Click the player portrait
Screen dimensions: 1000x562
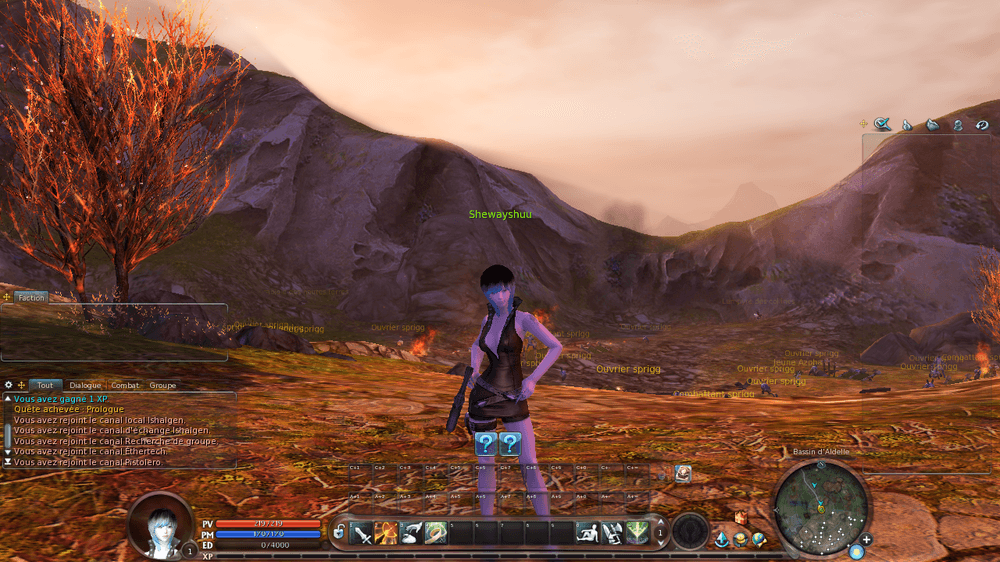click(160, 524)
